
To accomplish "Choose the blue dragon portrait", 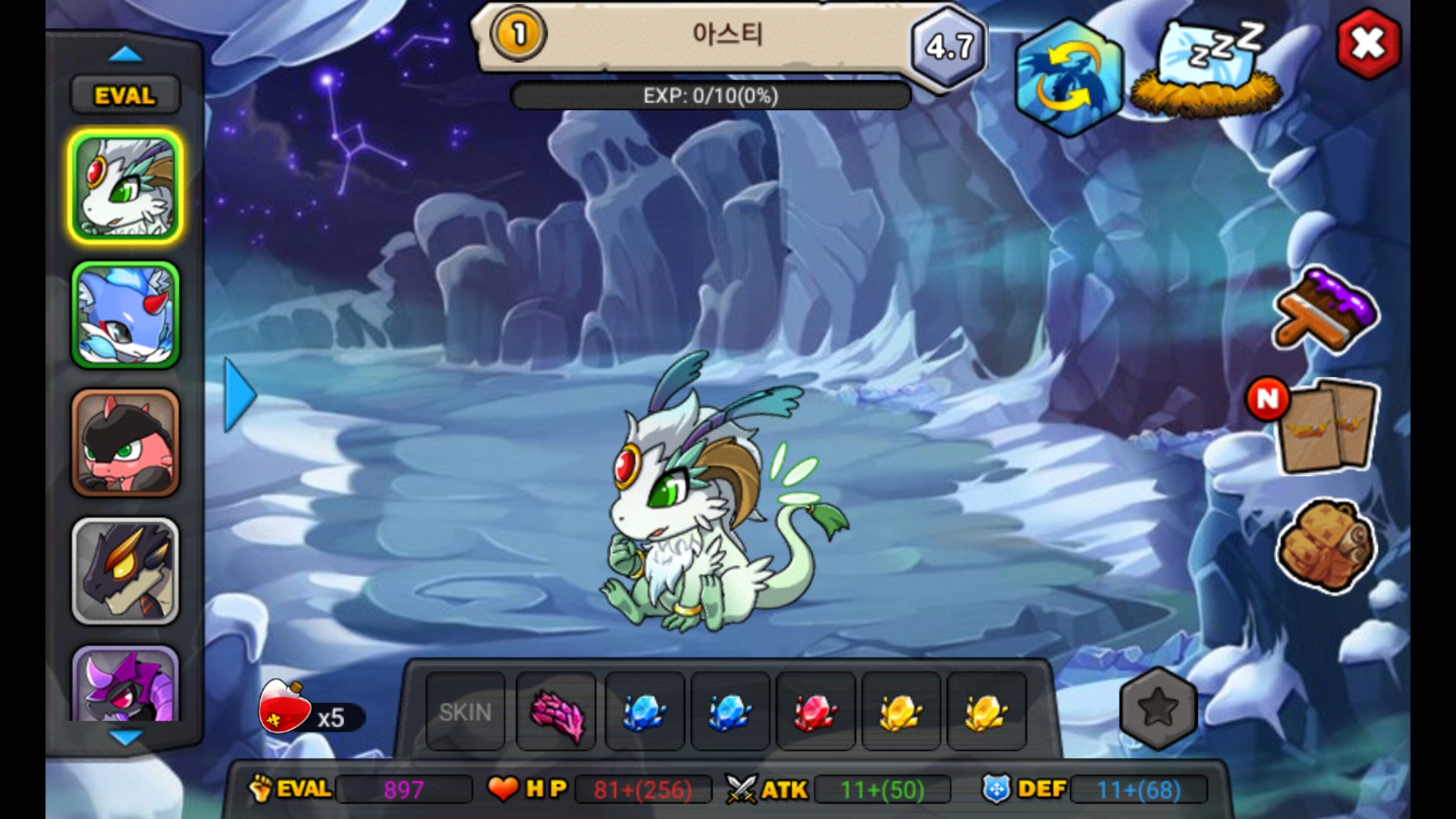I will click(x=126, y=315).
